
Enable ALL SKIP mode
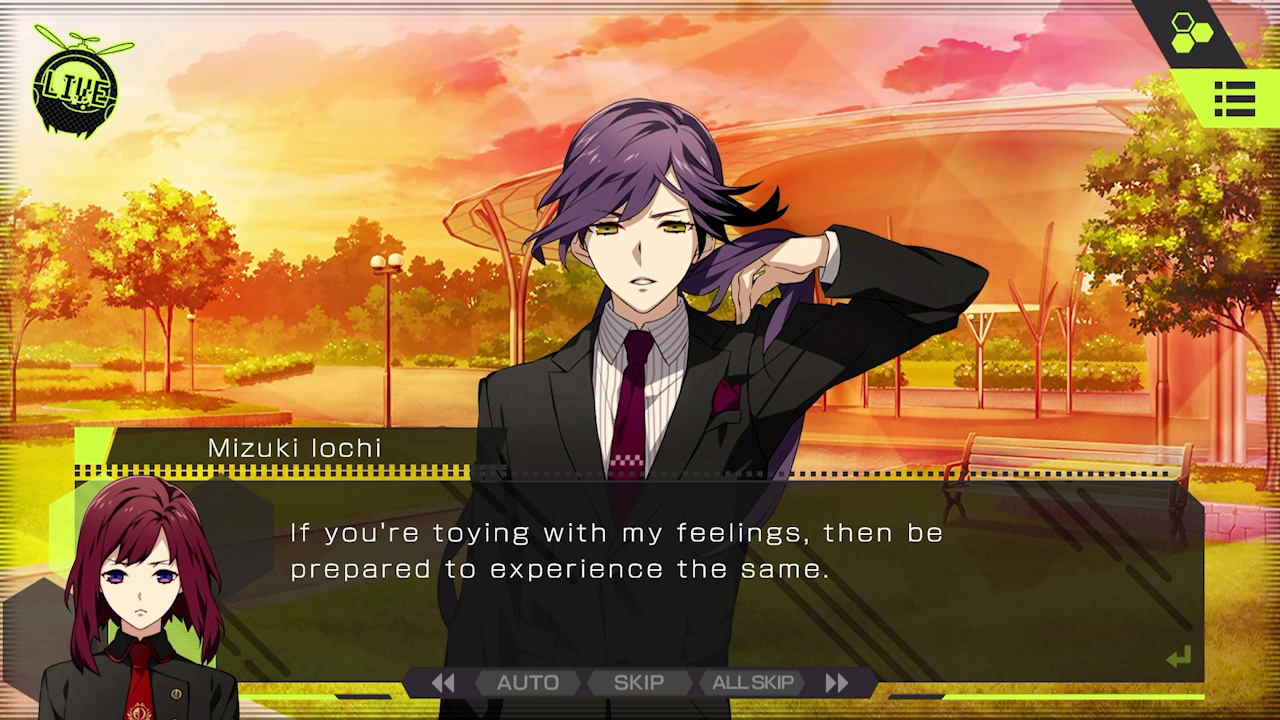point(754,682)
